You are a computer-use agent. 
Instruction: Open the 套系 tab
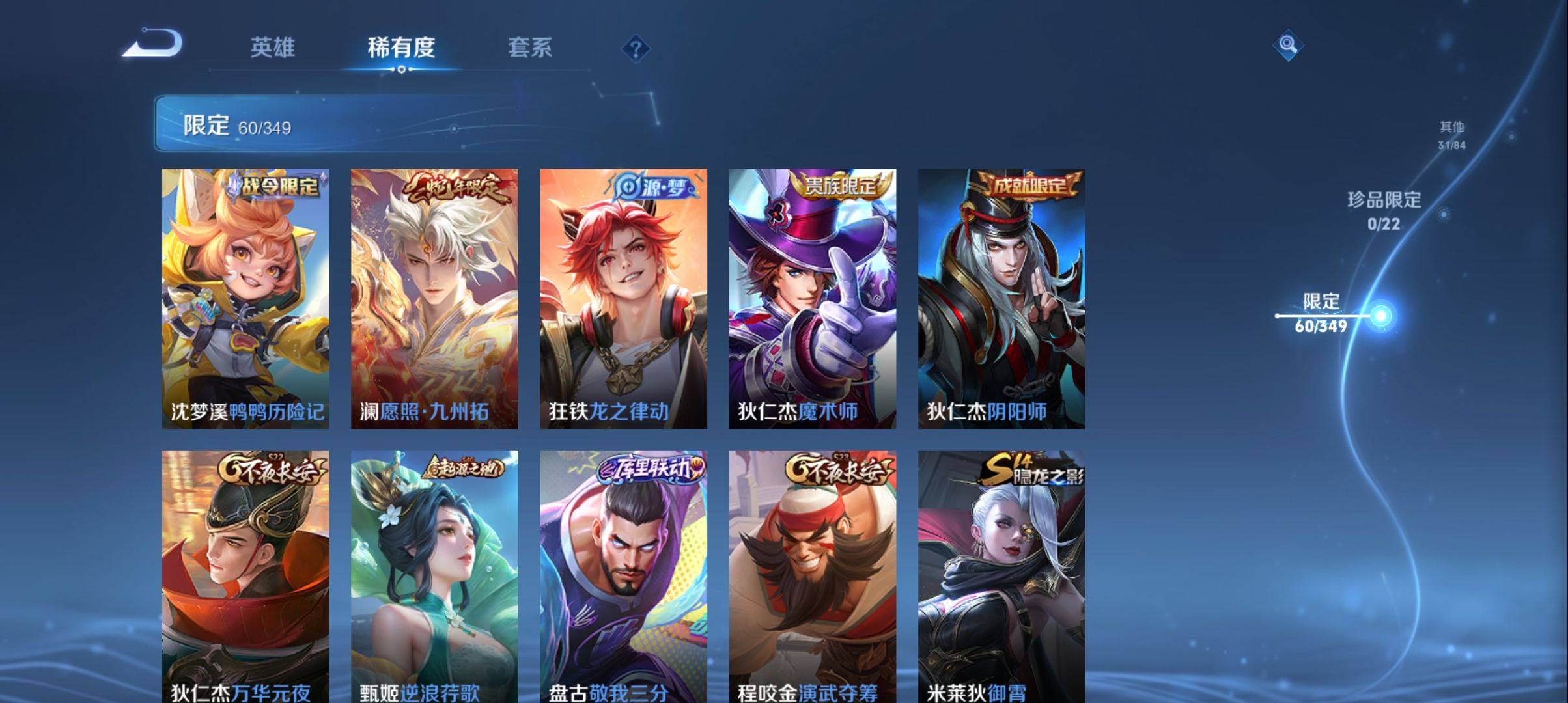click(529, 48)
